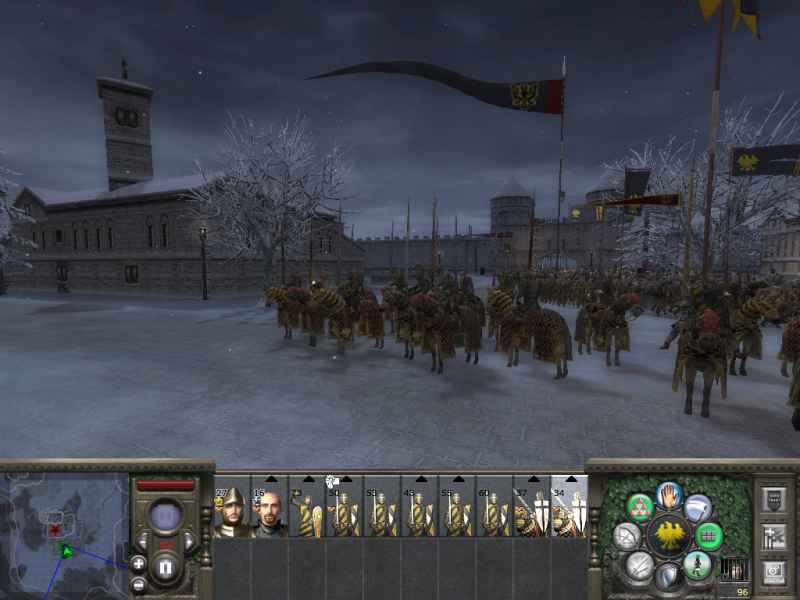800x600 pixels.
Task: Toggle the crossed swords order icon
Action: click(639, 567)
